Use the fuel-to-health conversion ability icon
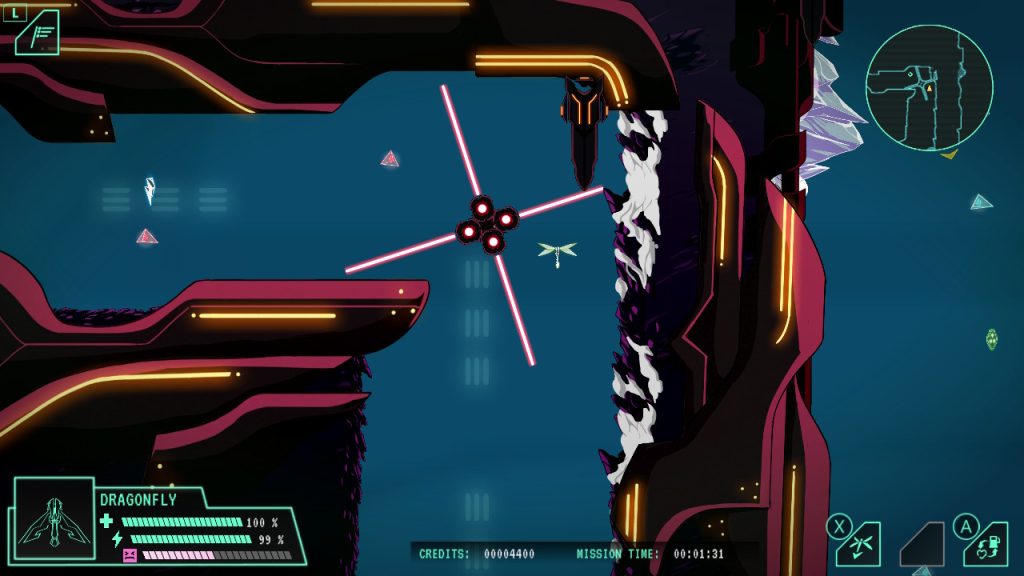1024x576 pixels. pyautogui.click(x=986, y=545)
